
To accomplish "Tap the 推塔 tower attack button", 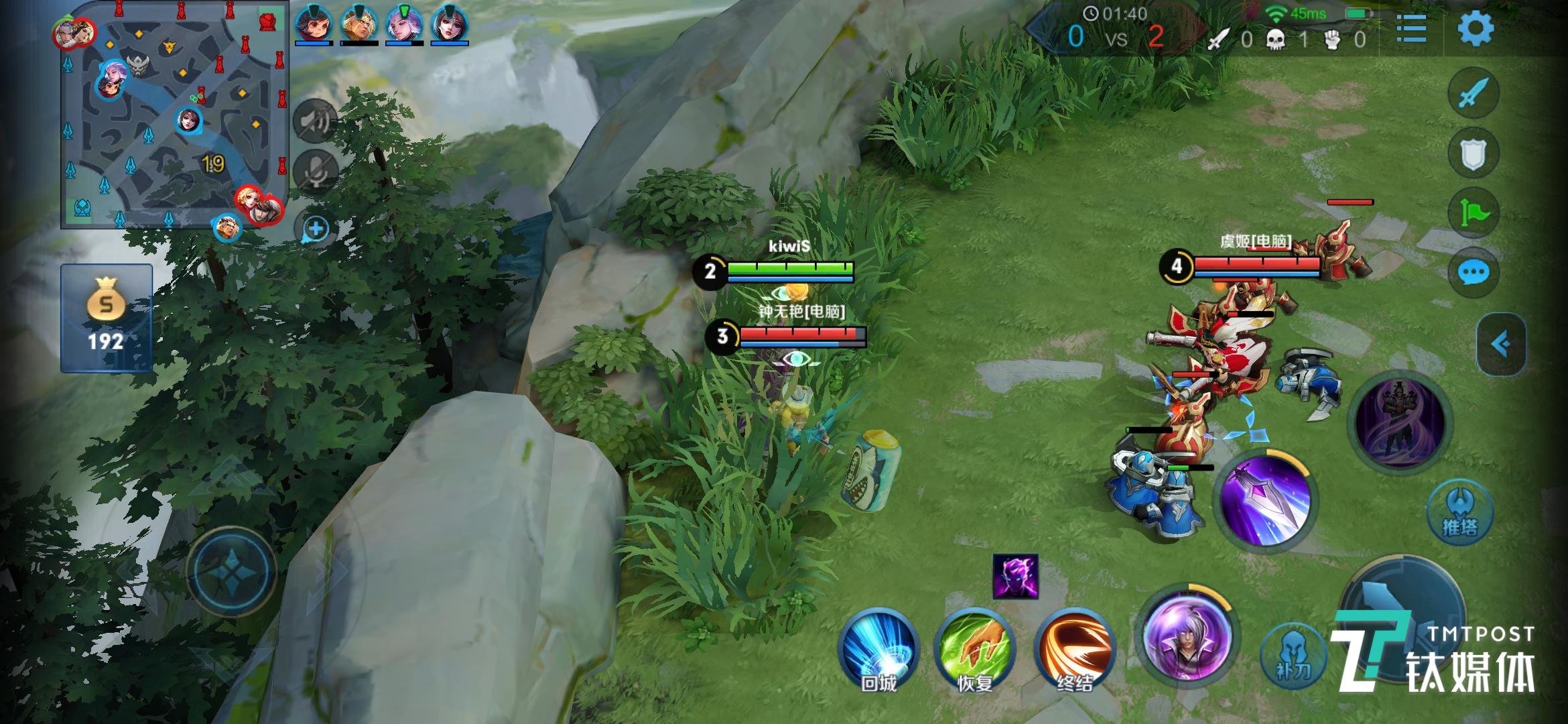I will tap(1459, 511).
